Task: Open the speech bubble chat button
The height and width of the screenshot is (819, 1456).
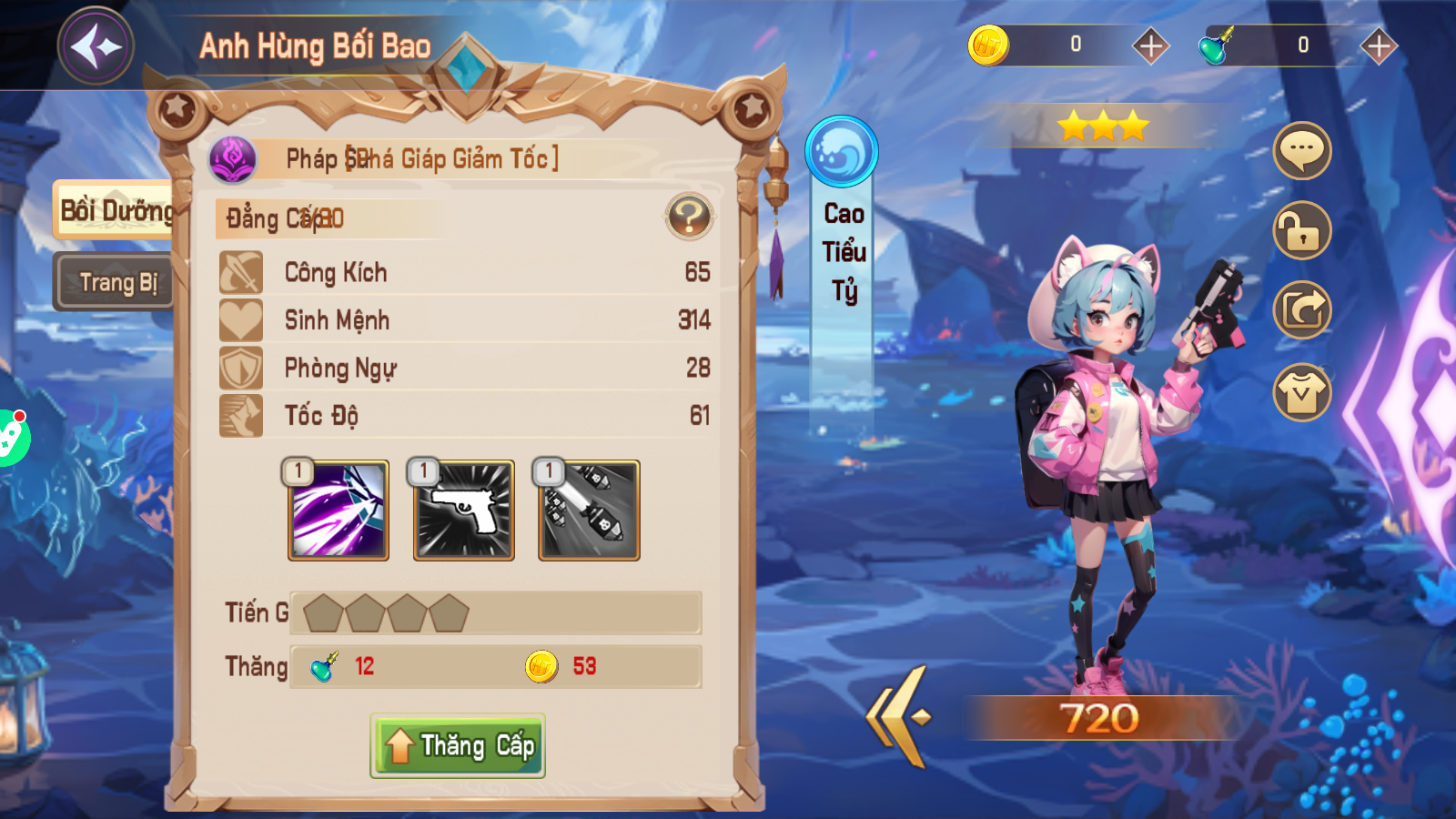Action: (1302, 150)
